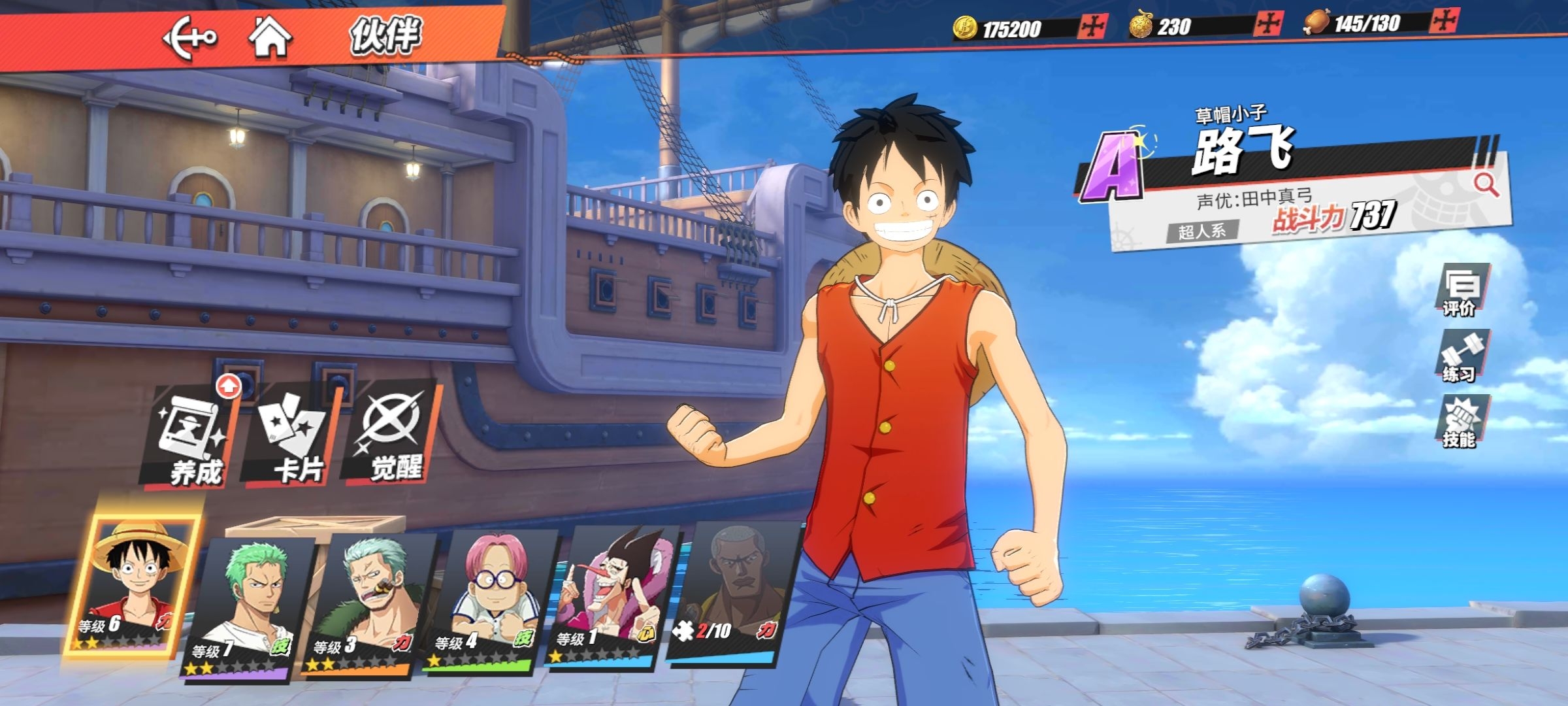Return to the home screen

point(270,37)
